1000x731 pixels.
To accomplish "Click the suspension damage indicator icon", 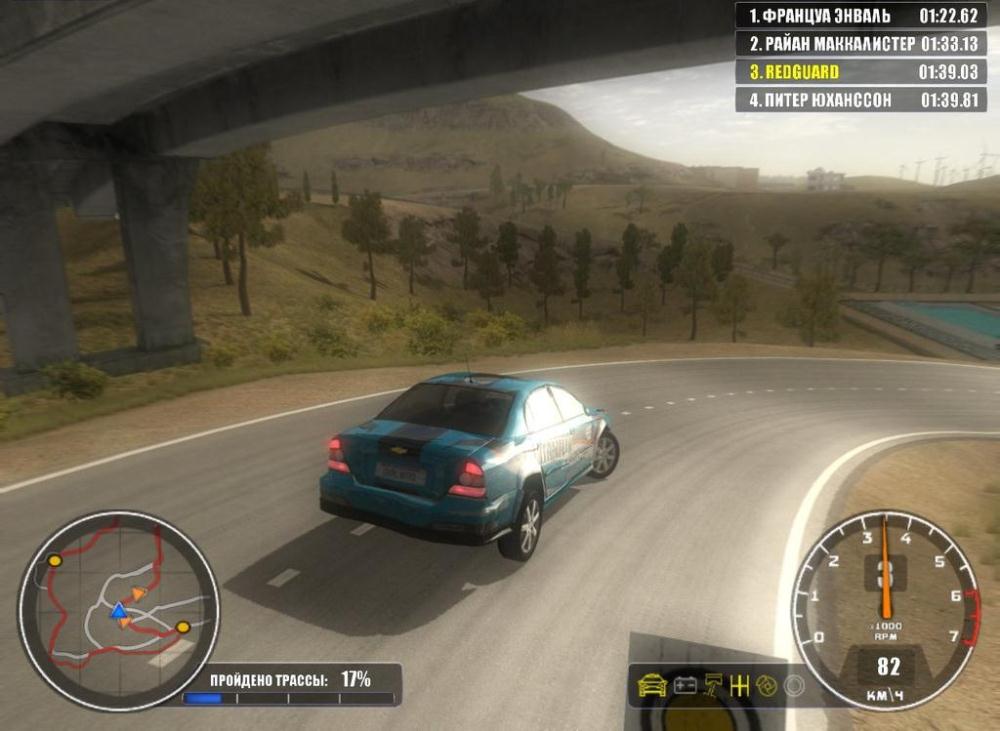I will [x=713, y=686].
